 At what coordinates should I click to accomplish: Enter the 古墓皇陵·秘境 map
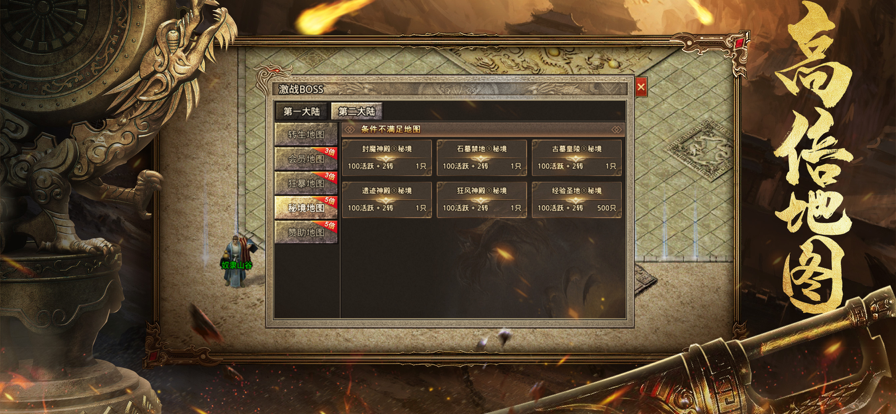coord(577,157)
